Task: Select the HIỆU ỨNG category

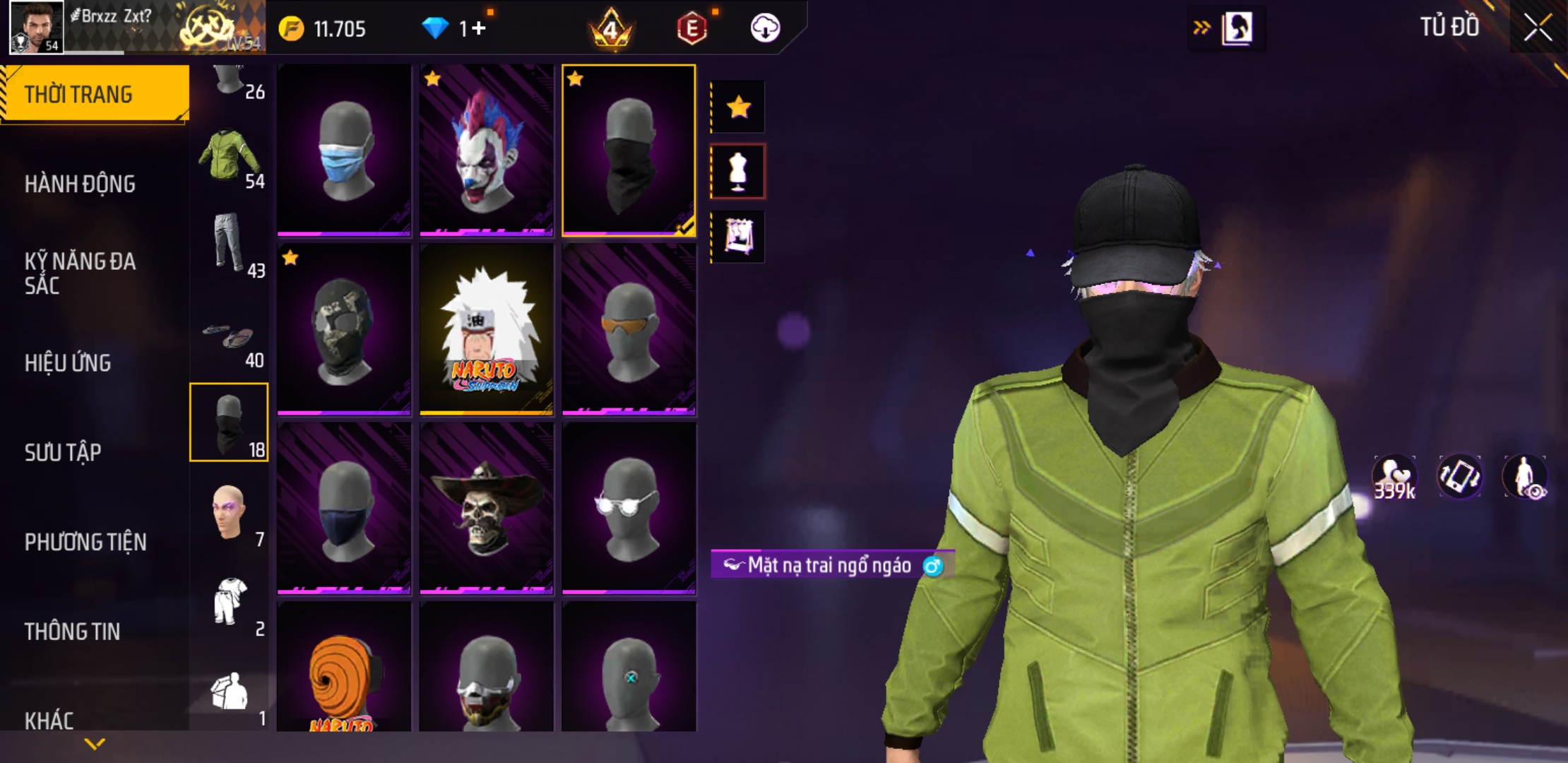Action: tap(68, 362)
